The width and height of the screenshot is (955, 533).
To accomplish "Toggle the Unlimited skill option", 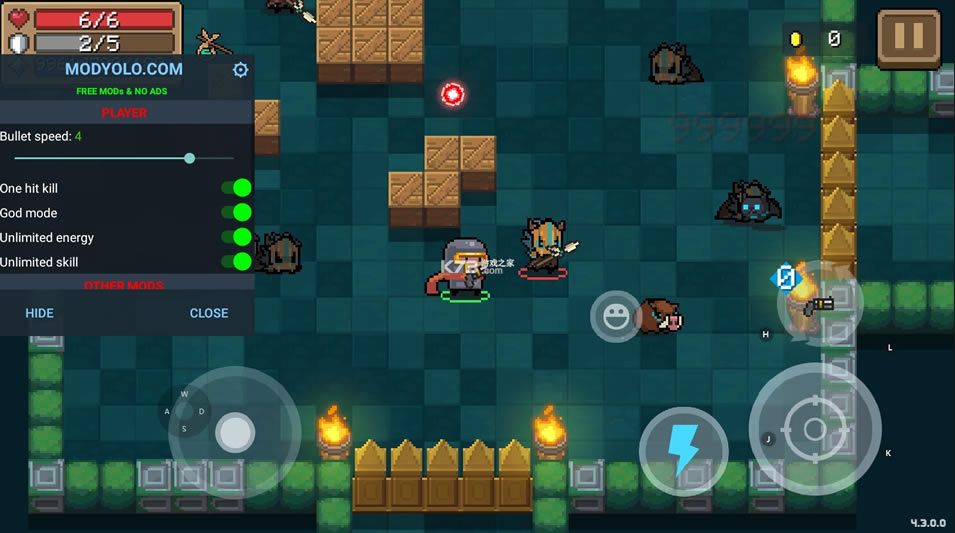I will click(x=236, y=261).
